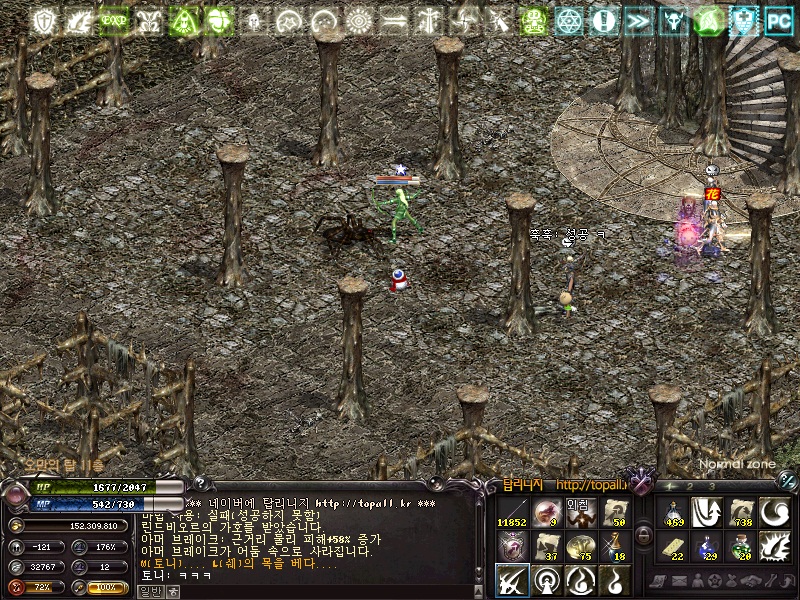Screen dimensions: 800x600
Task: Use the scroll slot showing 738
Action: pos(741,514)
